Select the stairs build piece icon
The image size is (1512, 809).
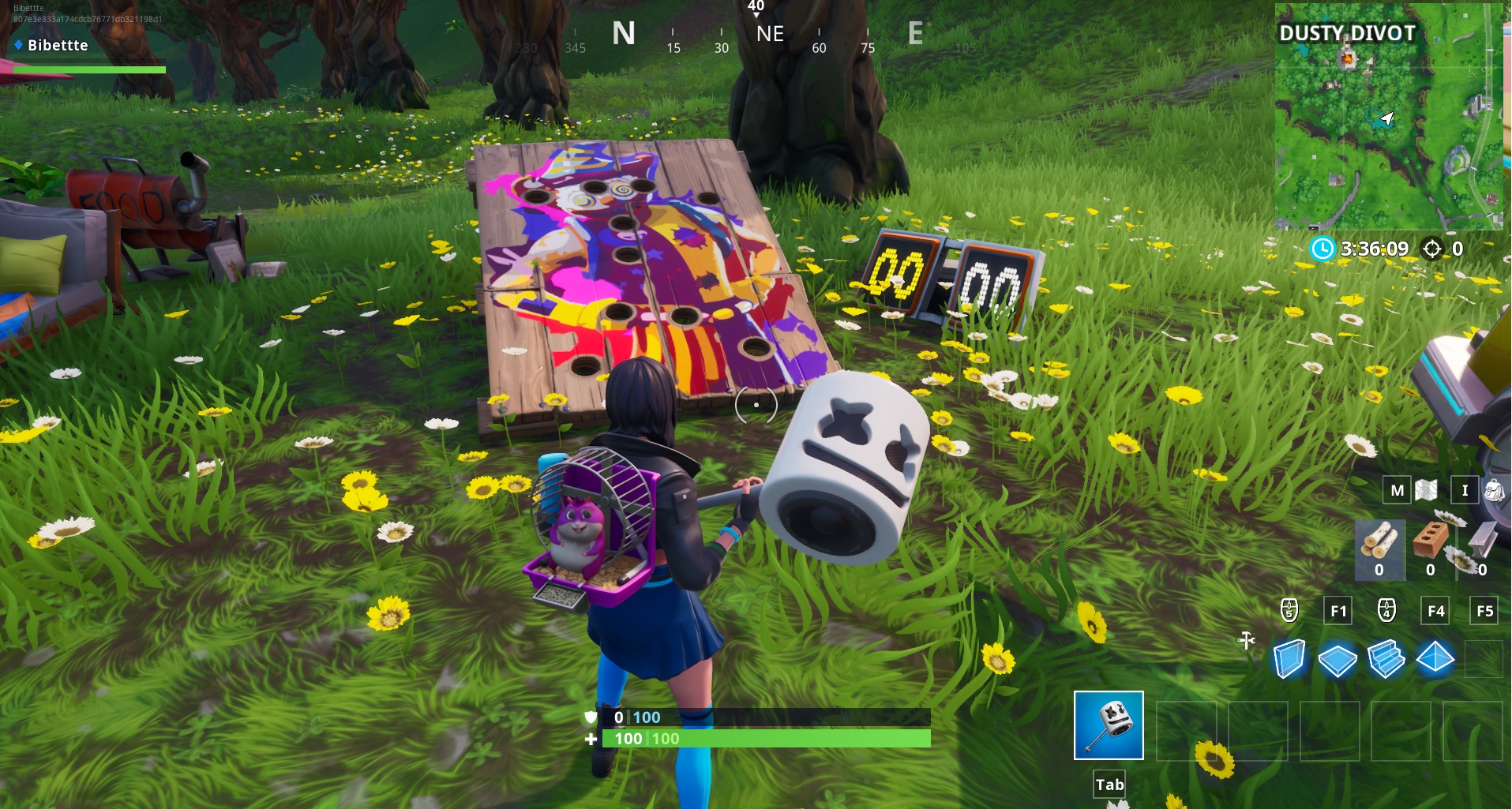(1386, 659)
